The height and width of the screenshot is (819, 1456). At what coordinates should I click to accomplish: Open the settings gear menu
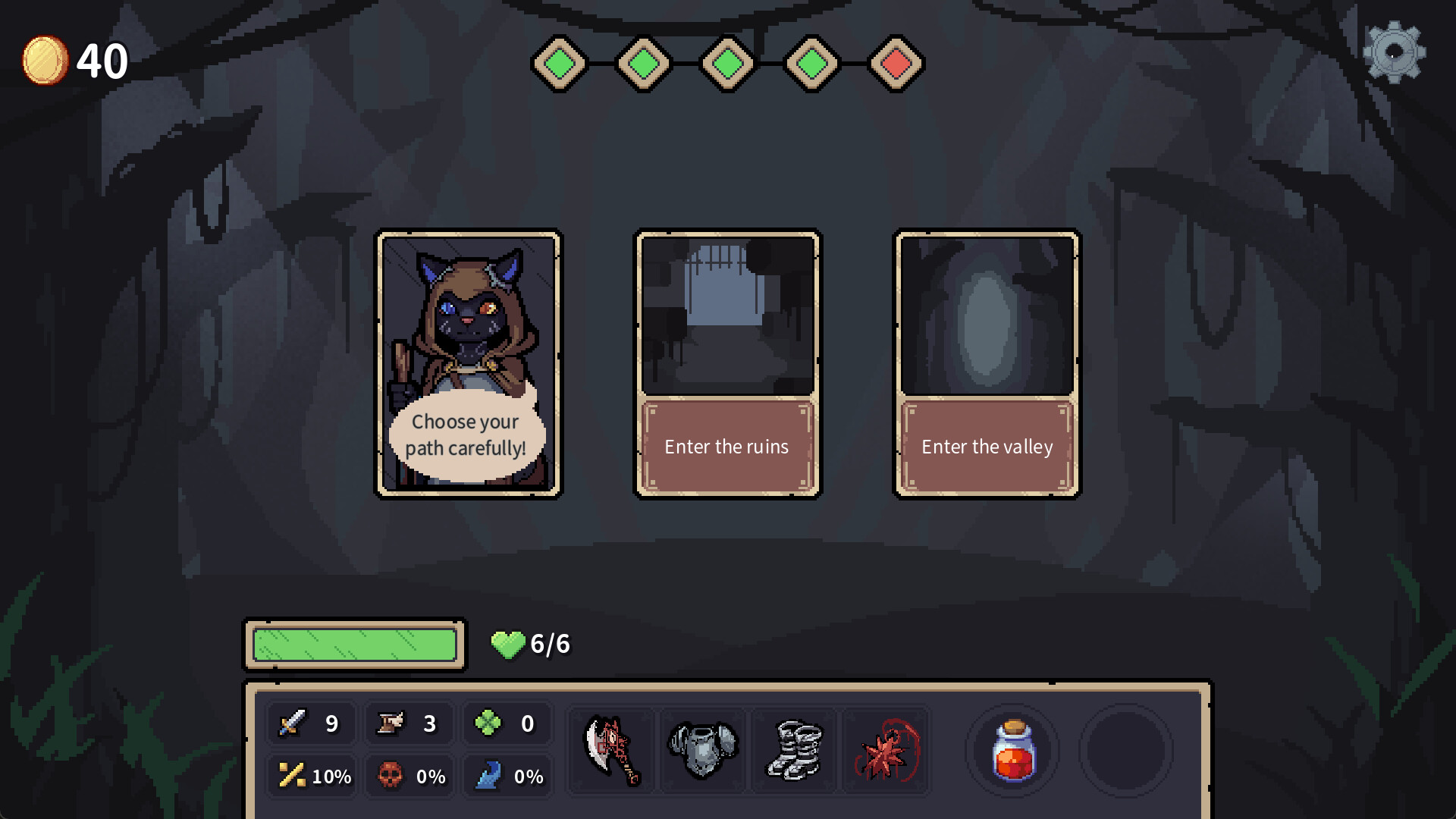pos(1395,52)
